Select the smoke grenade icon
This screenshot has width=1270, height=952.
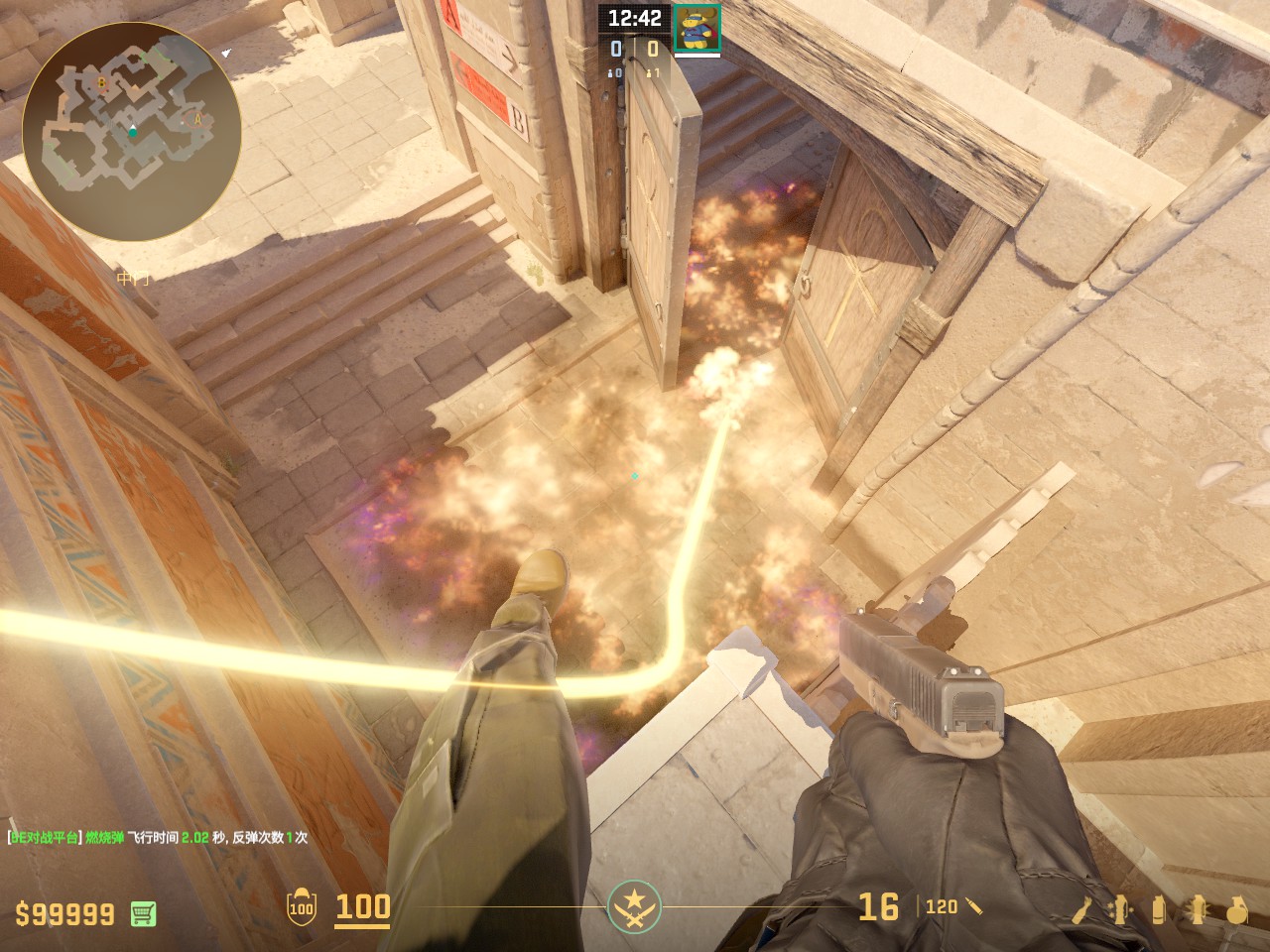1159,909
